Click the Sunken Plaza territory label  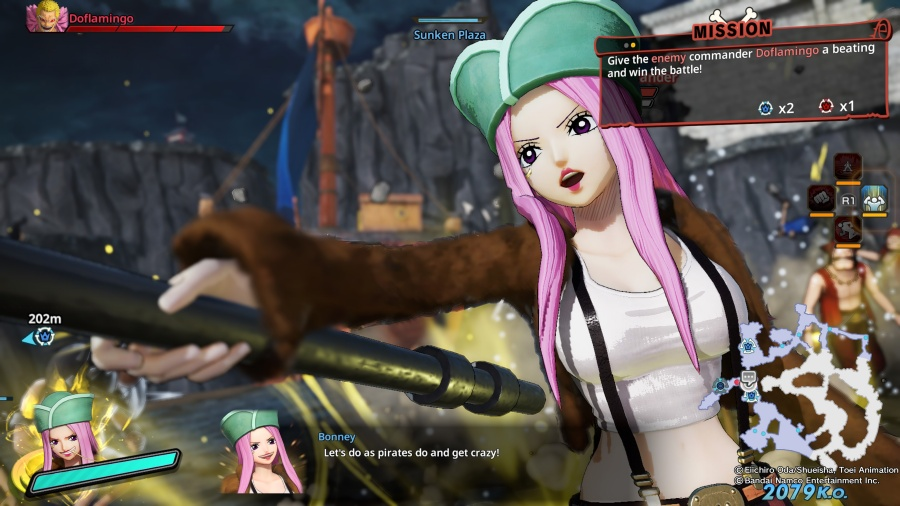[449, 35]
